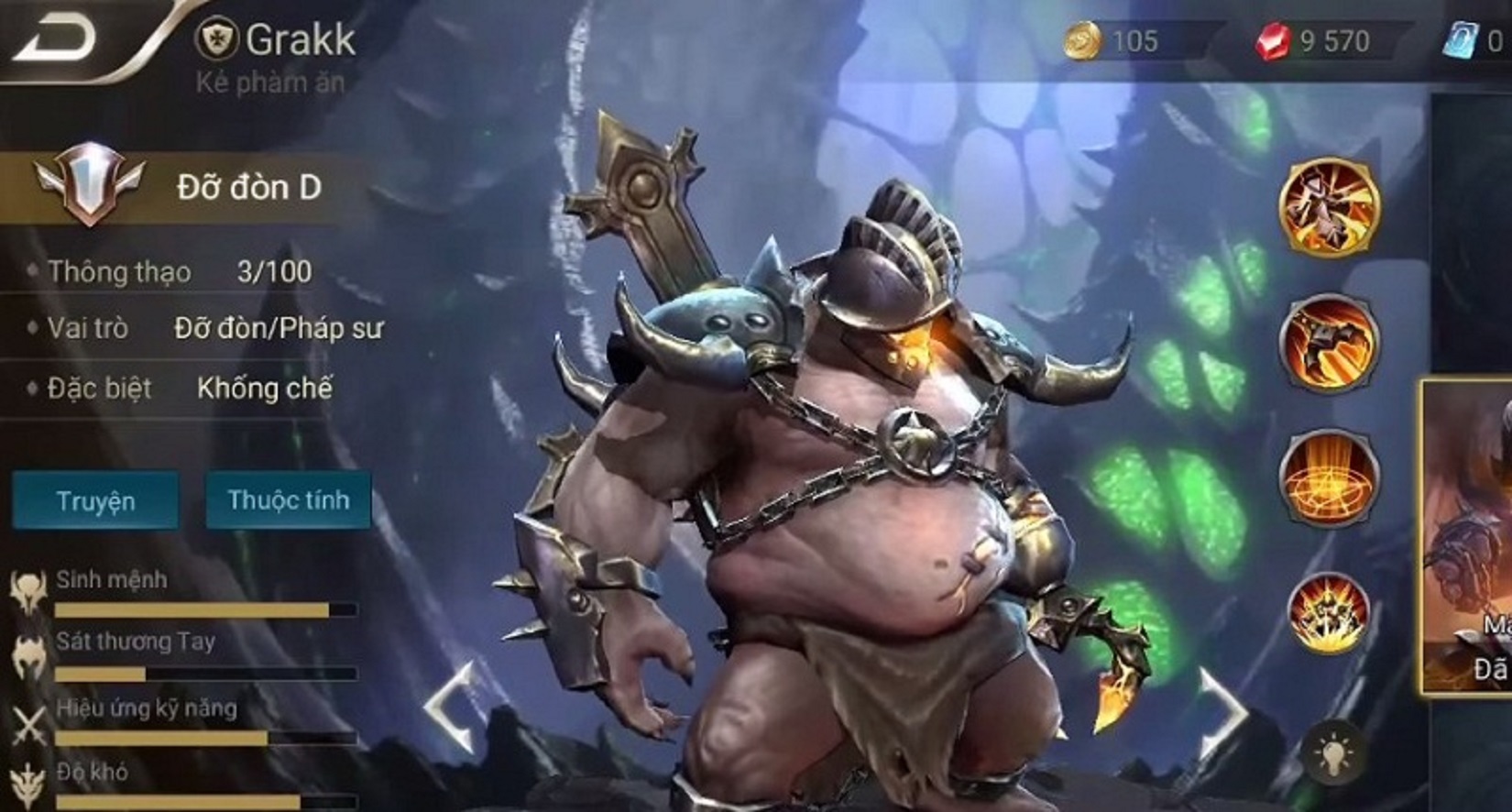Click the red gem currency icon
Image resolution: width=1512 pixels, height=812 pixels.
(1271, 39)
